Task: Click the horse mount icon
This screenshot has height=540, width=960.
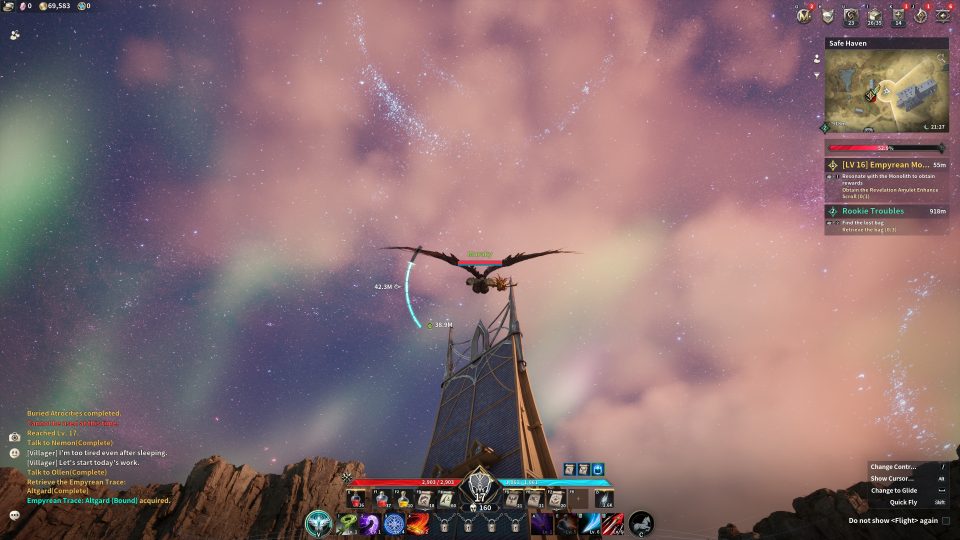Action: click(641, 523)
